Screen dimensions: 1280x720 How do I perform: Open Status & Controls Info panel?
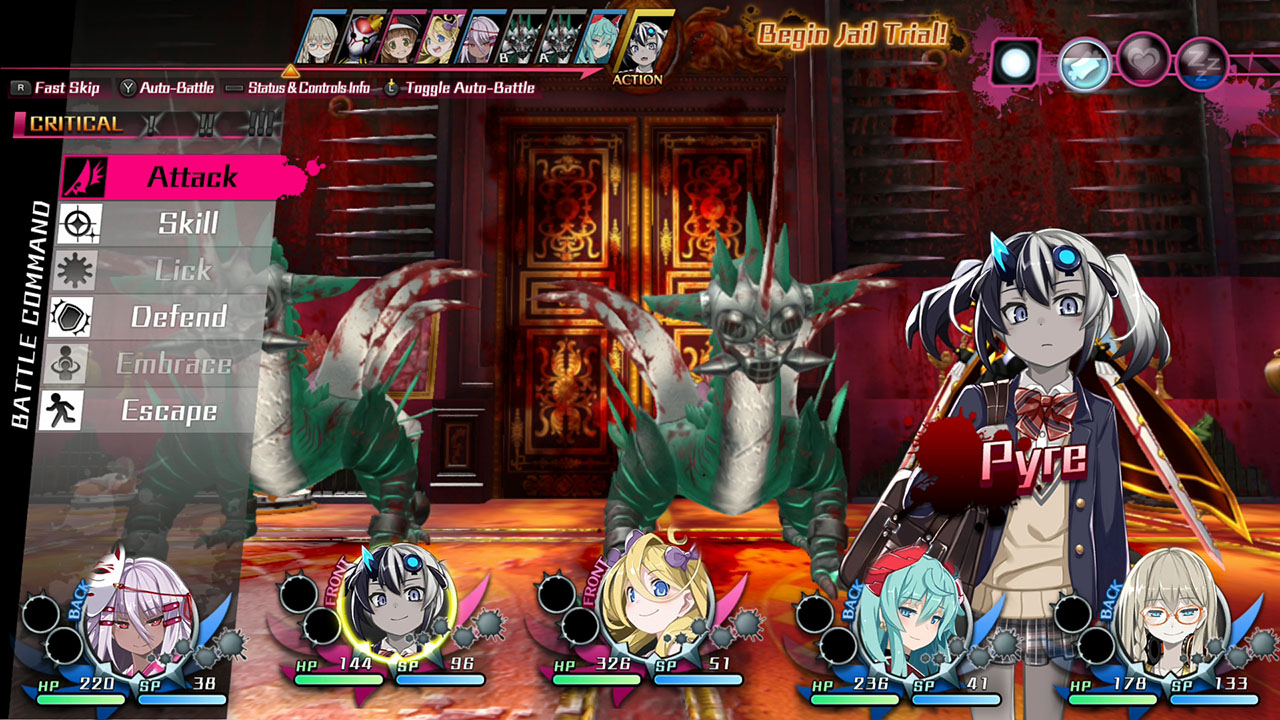(x=304, y=88)
